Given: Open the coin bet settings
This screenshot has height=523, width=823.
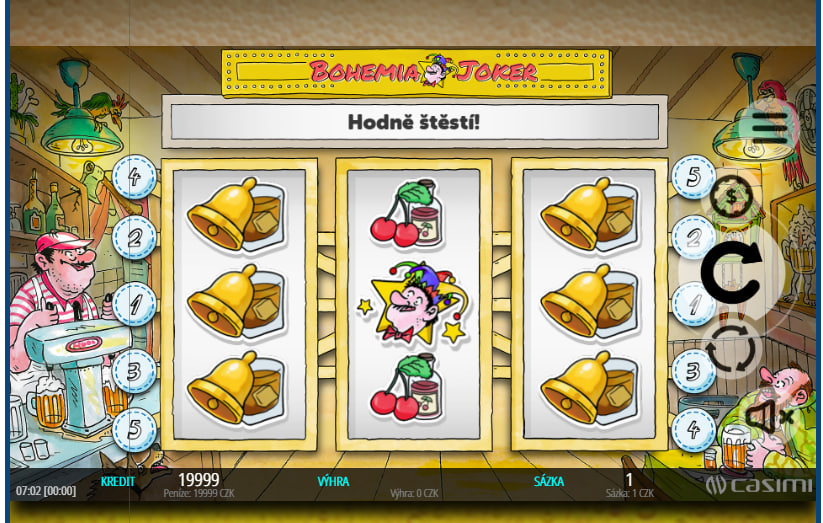Looking at the screenshot, I should (733, 196).
